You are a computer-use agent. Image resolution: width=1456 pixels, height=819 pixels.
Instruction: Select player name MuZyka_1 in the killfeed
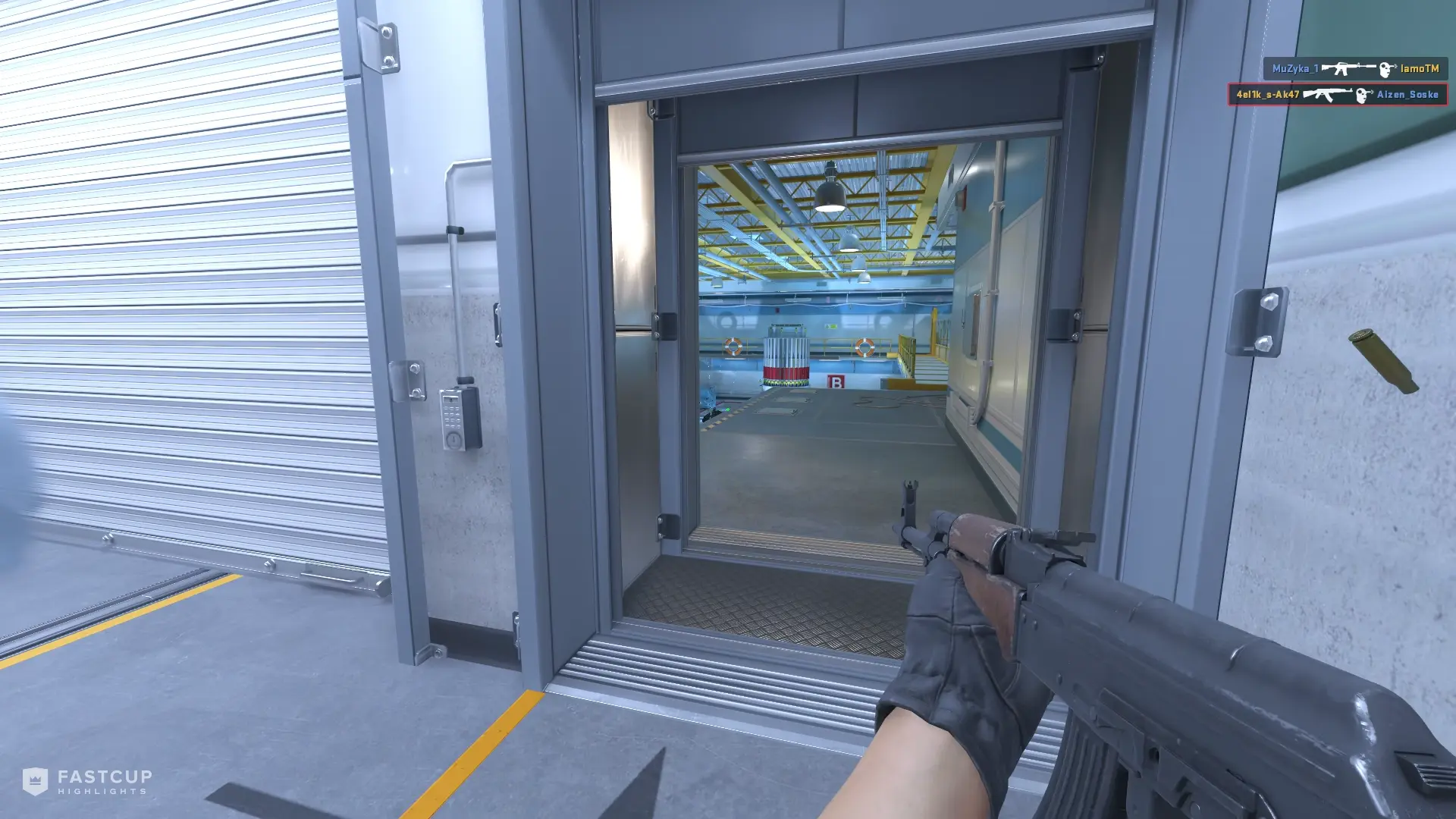coord(1297,67)
